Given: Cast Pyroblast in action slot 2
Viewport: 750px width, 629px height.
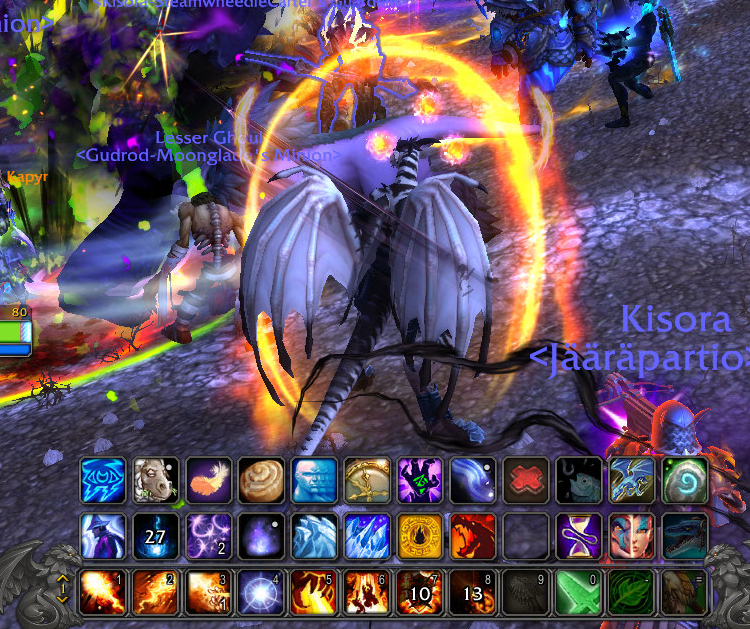Looking at the screenshot, I should pyautogui.click(x=155, y=592).
